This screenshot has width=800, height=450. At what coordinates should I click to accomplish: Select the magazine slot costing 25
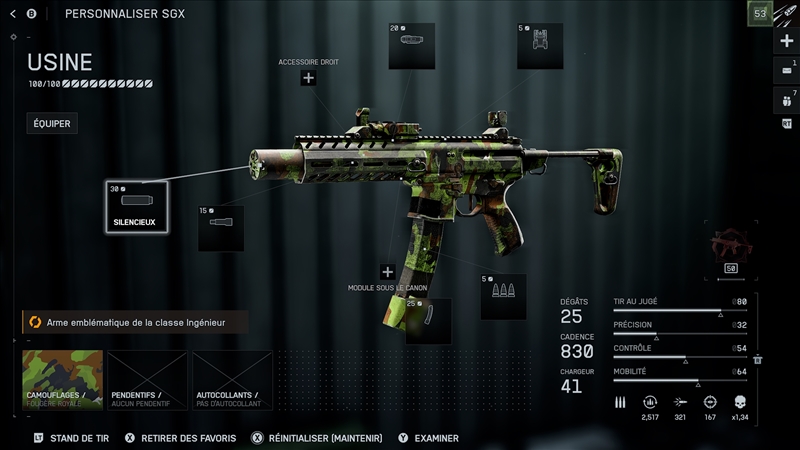[428, 320]
